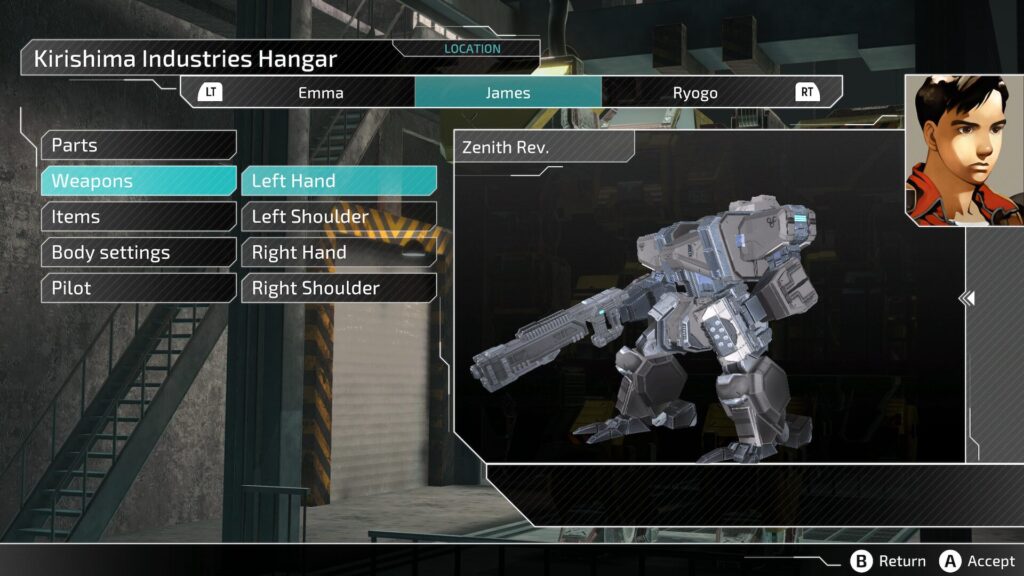1024x576 pixels.
Task: Switch to Ryogo's tab
Action: (x=694, y=93)
